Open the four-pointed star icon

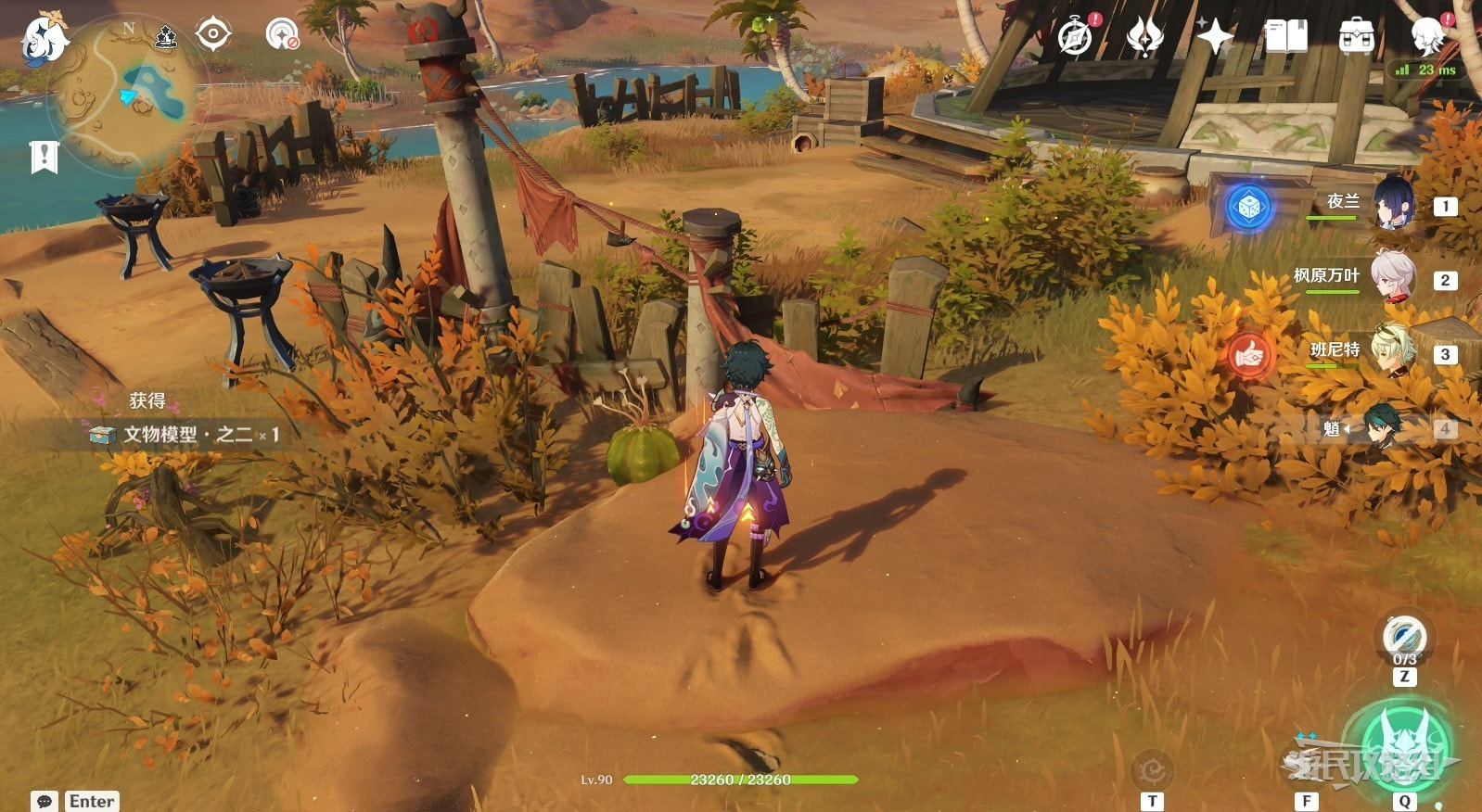coord(1214,38)
